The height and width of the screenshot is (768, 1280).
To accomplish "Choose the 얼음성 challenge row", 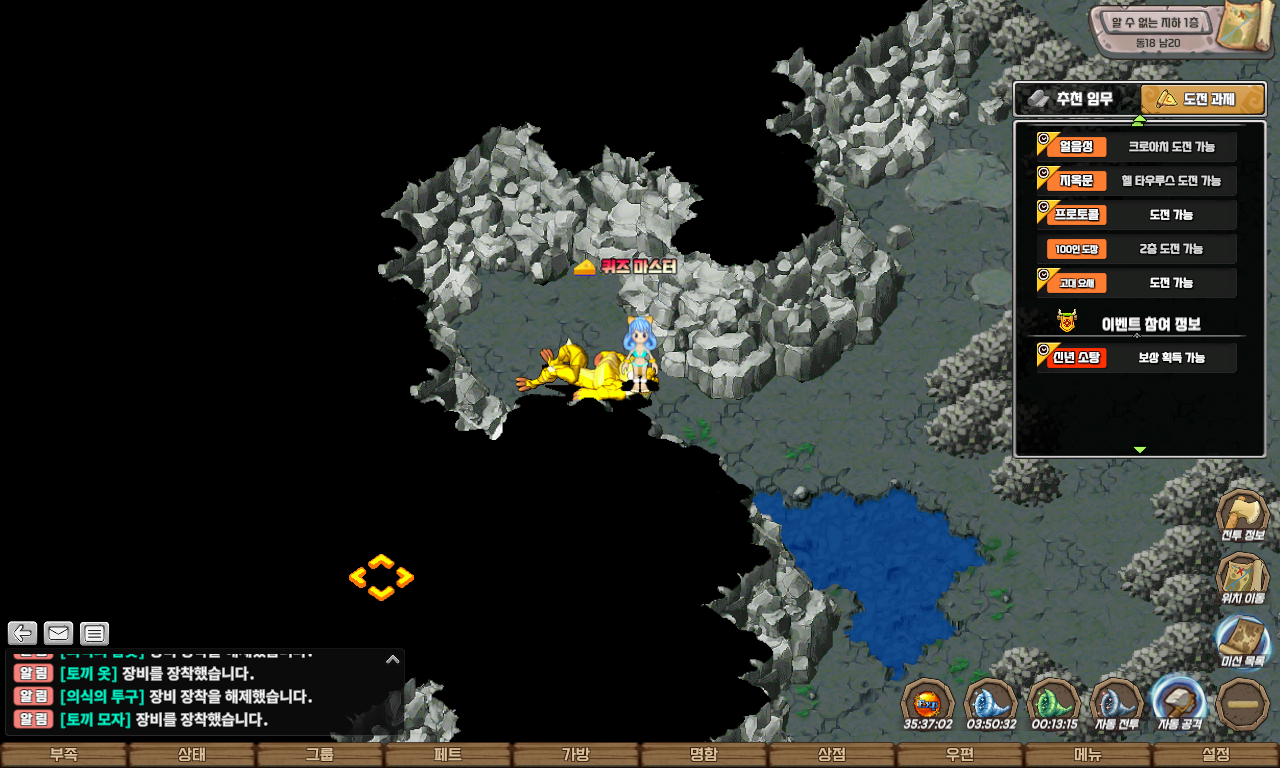I will click(x=1137, y=147).
